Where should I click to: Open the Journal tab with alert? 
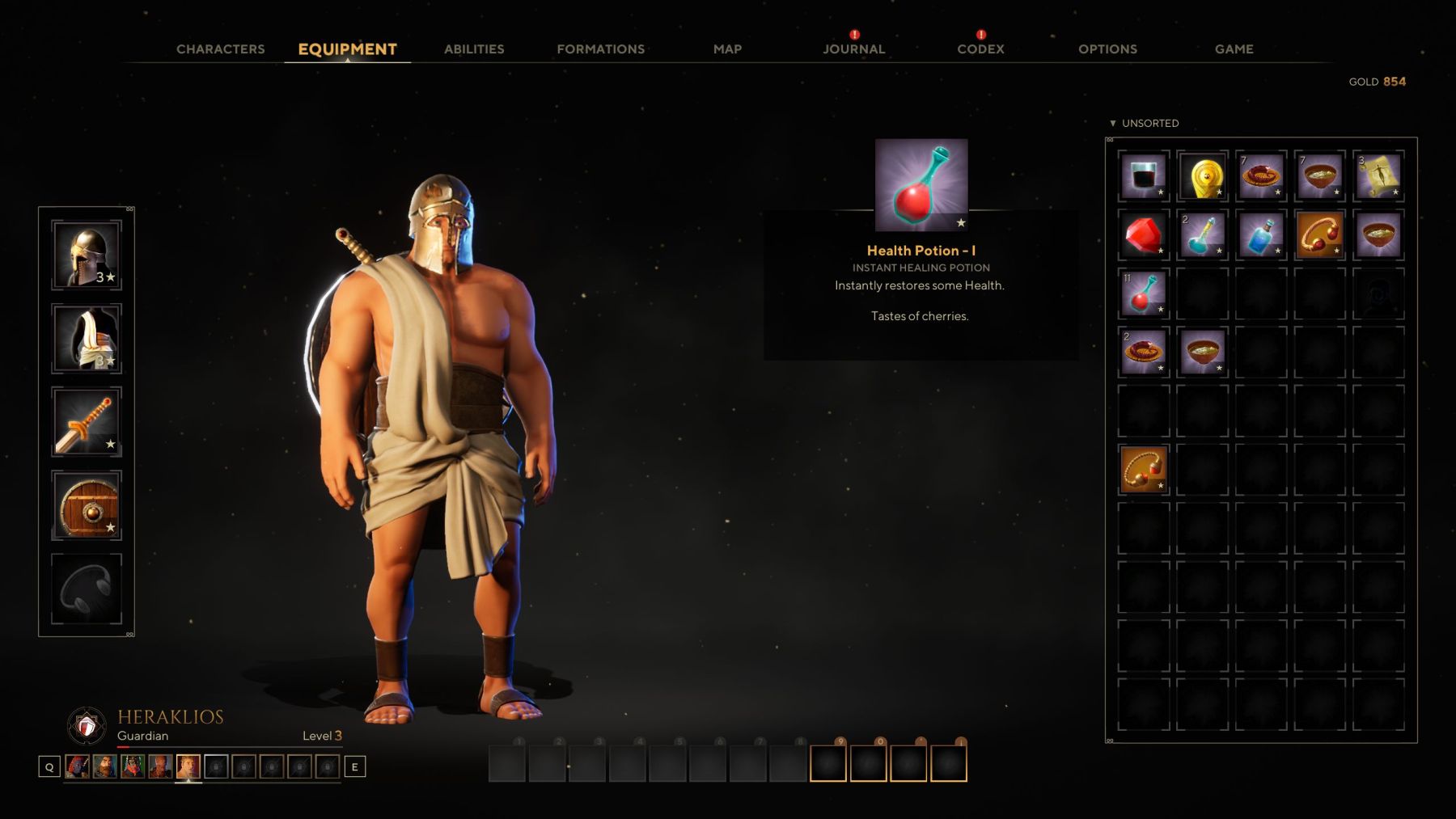point(854,49)
